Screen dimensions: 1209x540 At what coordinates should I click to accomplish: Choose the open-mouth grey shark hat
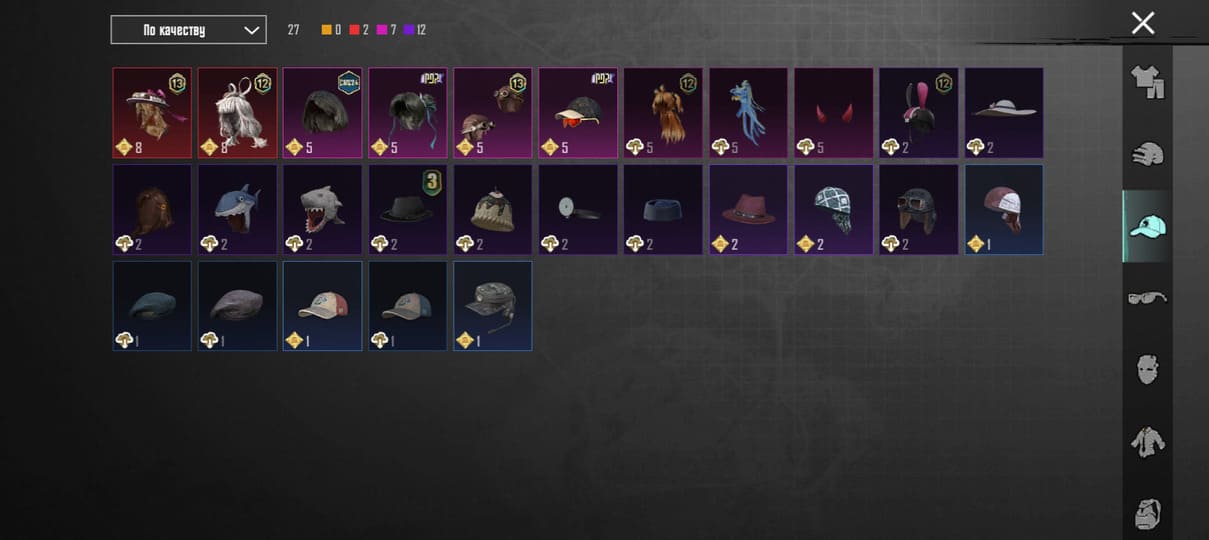pyautogui.click(x=322, y=209)
